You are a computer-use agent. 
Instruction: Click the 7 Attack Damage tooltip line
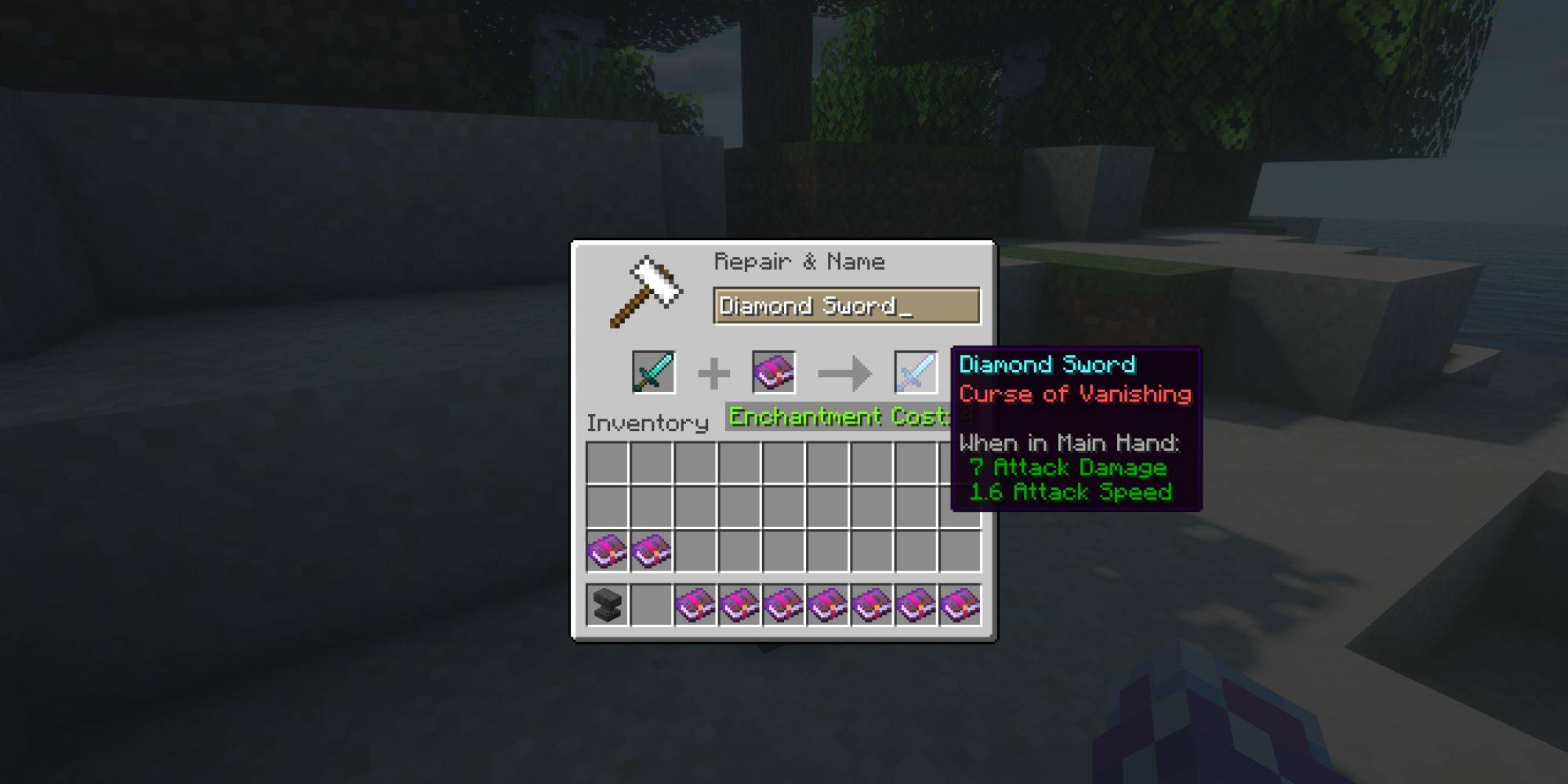pyautogui.click(x=1069, y=467)
